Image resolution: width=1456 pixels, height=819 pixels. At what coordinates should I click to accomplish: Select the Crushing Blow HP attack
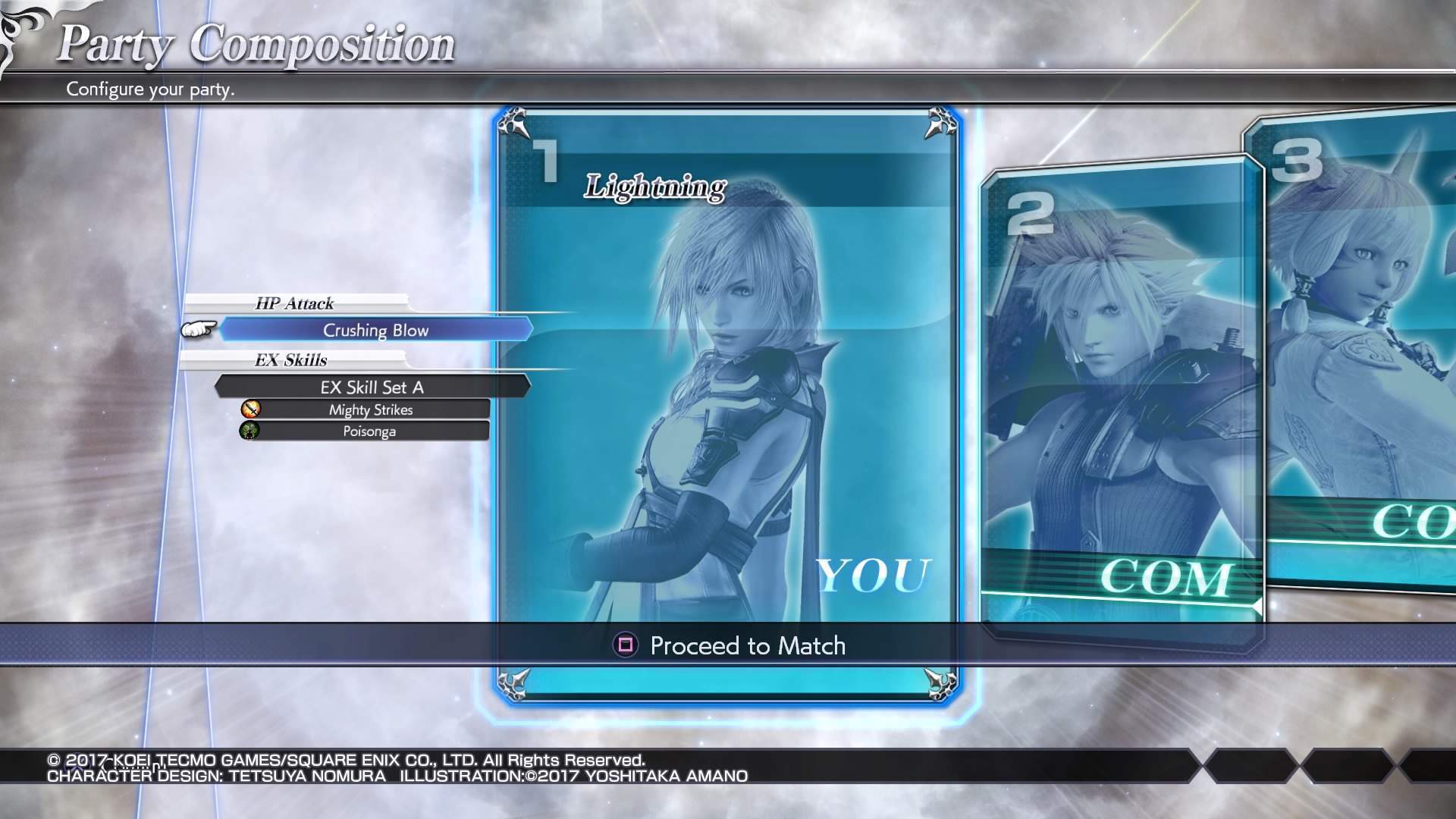(x=375, y=330)
